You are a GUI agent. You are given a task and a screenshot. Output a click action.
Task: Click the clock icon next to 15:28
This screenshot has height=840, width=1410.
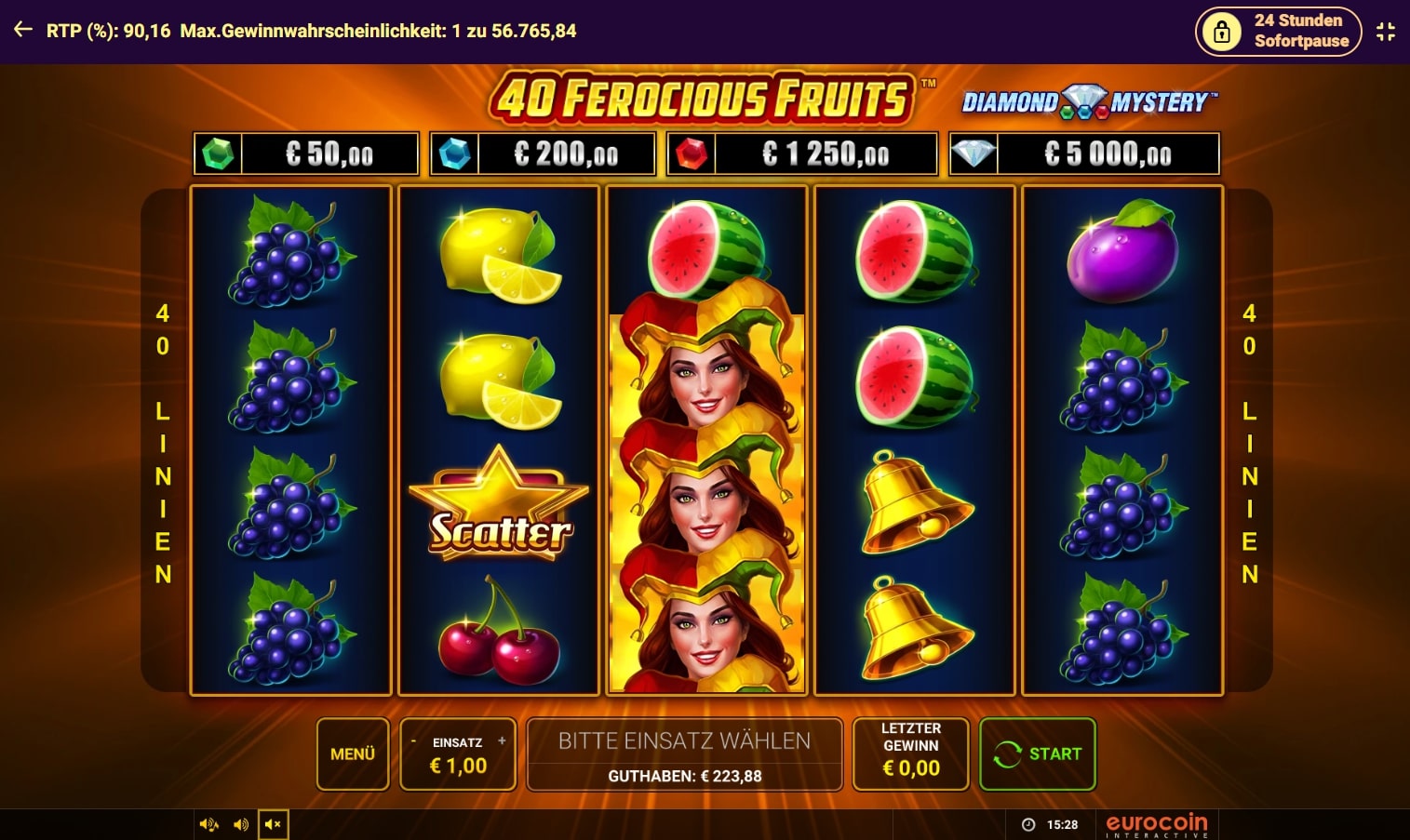(1027, 823)
